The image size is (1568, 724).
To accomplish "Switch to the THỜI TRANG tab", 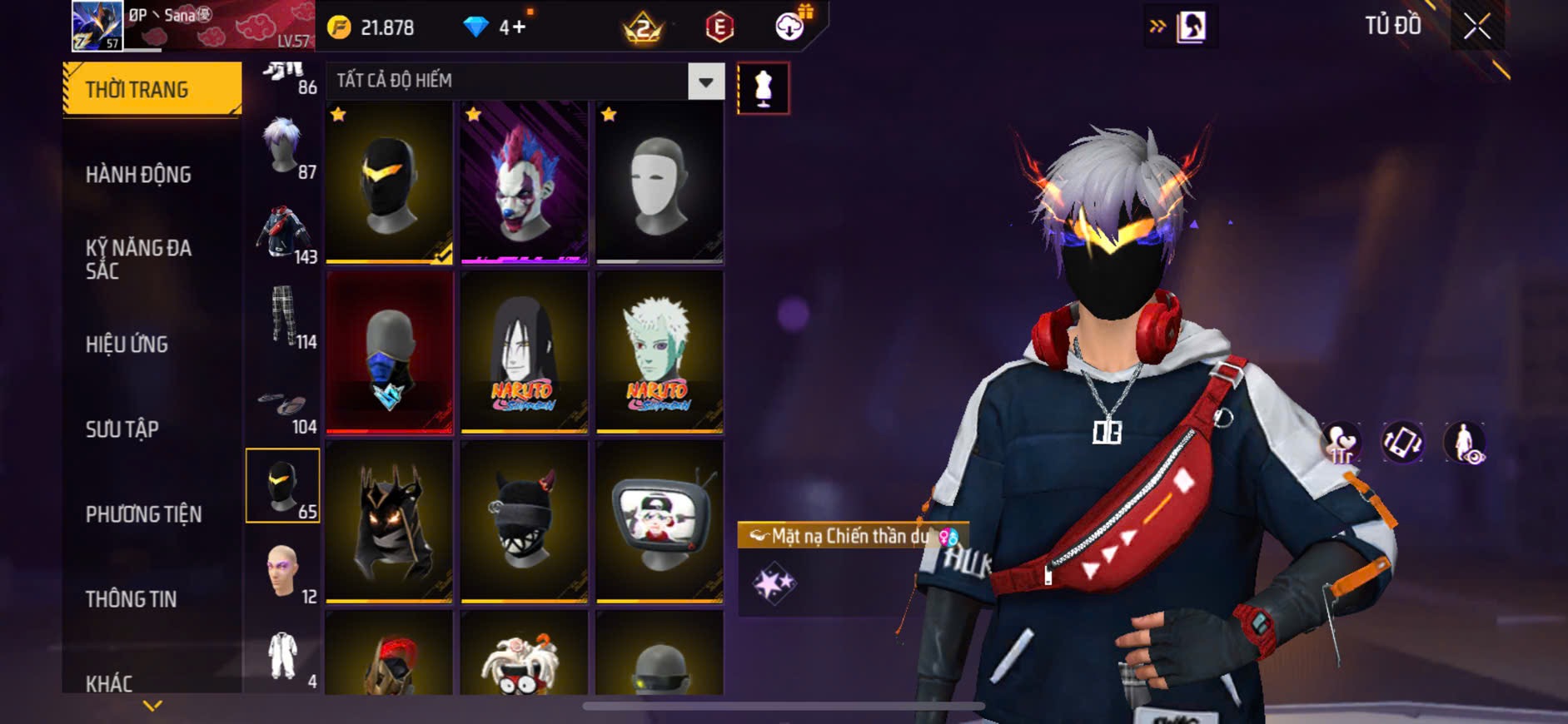I will pyautogui.click(x=152, y=89).
